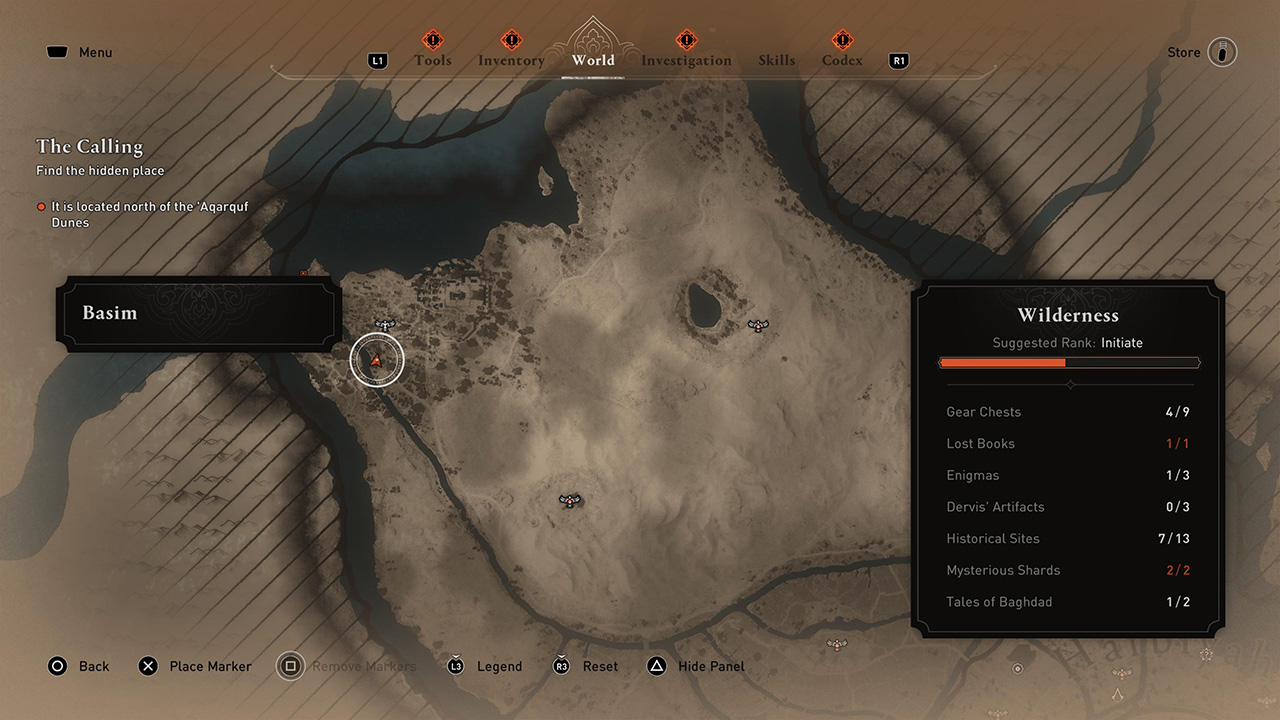The width and height of the screenshot is (1280, 720).
Task: Switch to the Skills tab
Action: 777,60
